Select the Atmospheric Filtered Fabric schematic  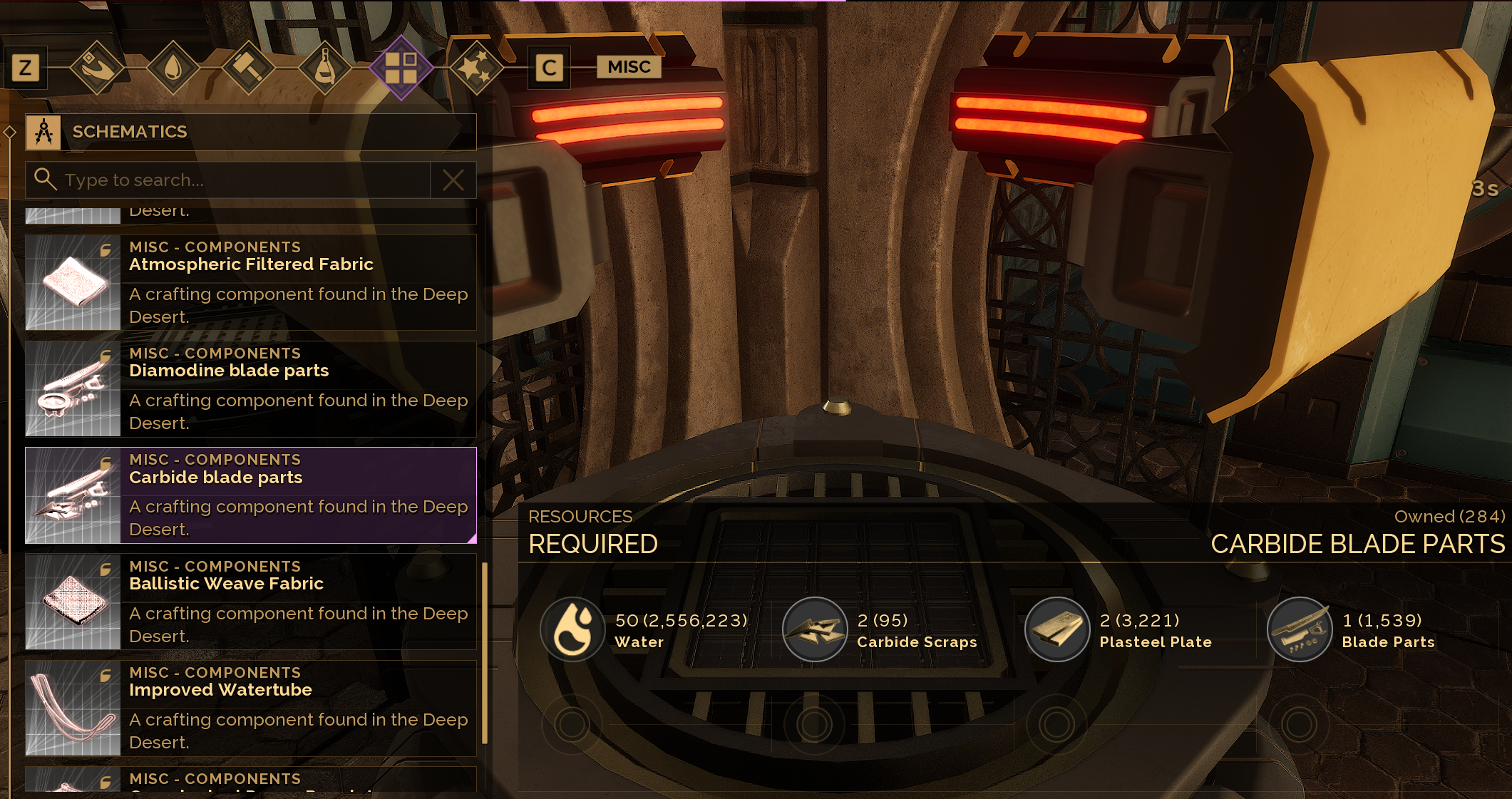(250, 282)
